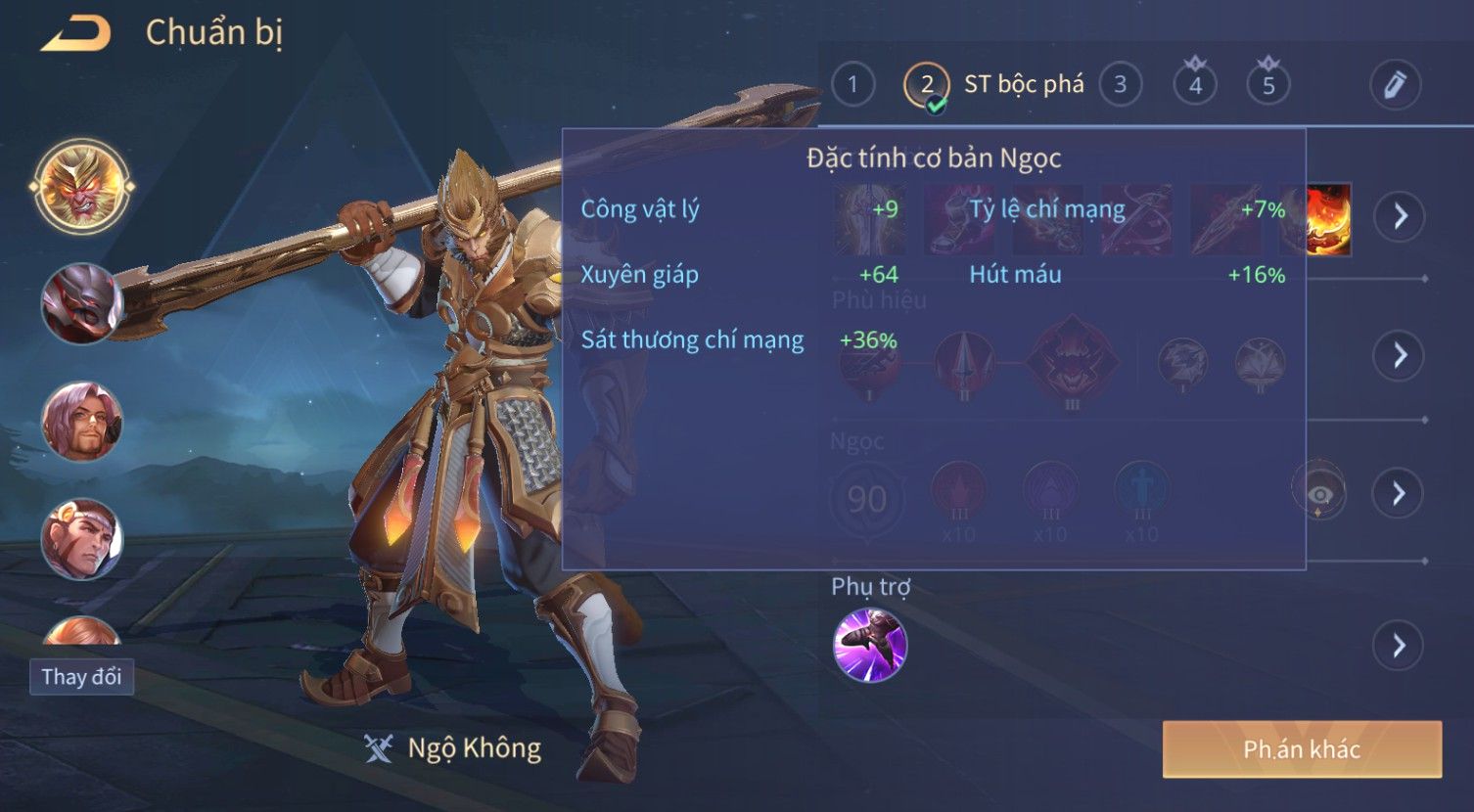This screenshot has width=1474, height=812.
Task: Open the Ngọc rune page arrow
Action: click(1400, 493)
